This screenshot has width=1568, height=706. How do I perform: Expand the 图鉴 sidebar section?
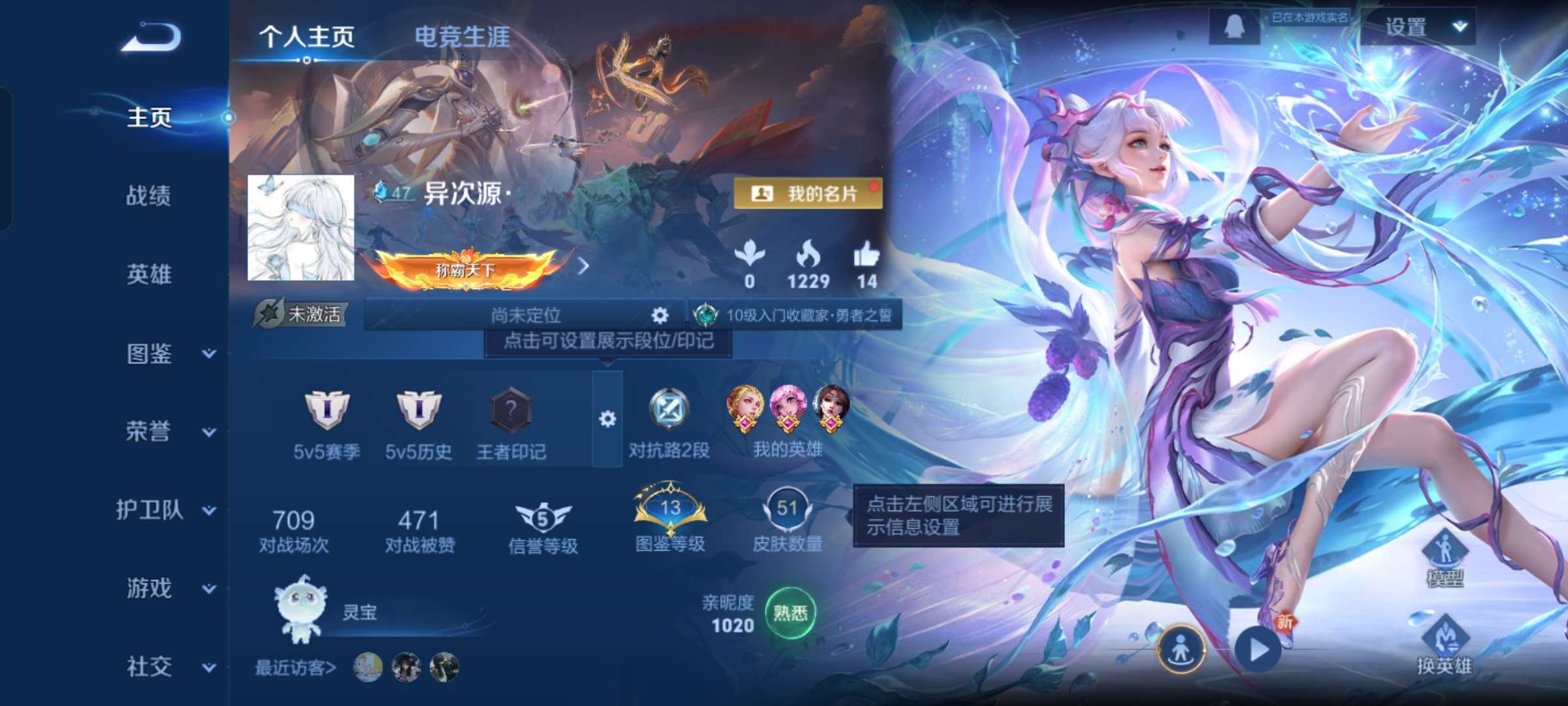pyautogui.click(x=148, y=353)
